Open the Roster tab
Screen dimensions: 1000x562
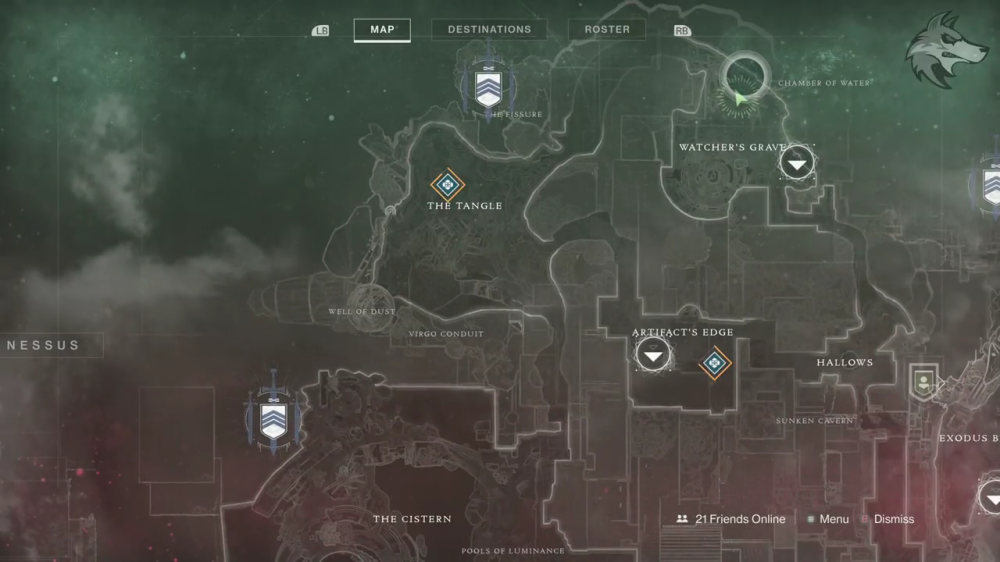point(607,30)
